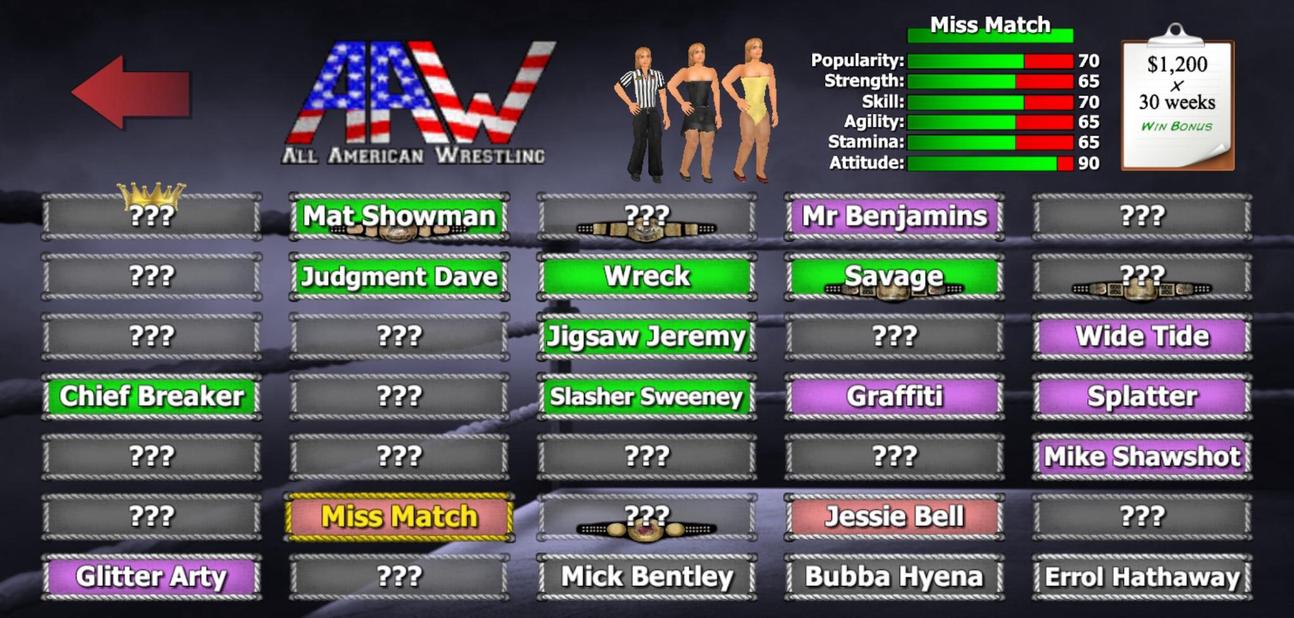Click the highlighted Miss Match slot

399,517
